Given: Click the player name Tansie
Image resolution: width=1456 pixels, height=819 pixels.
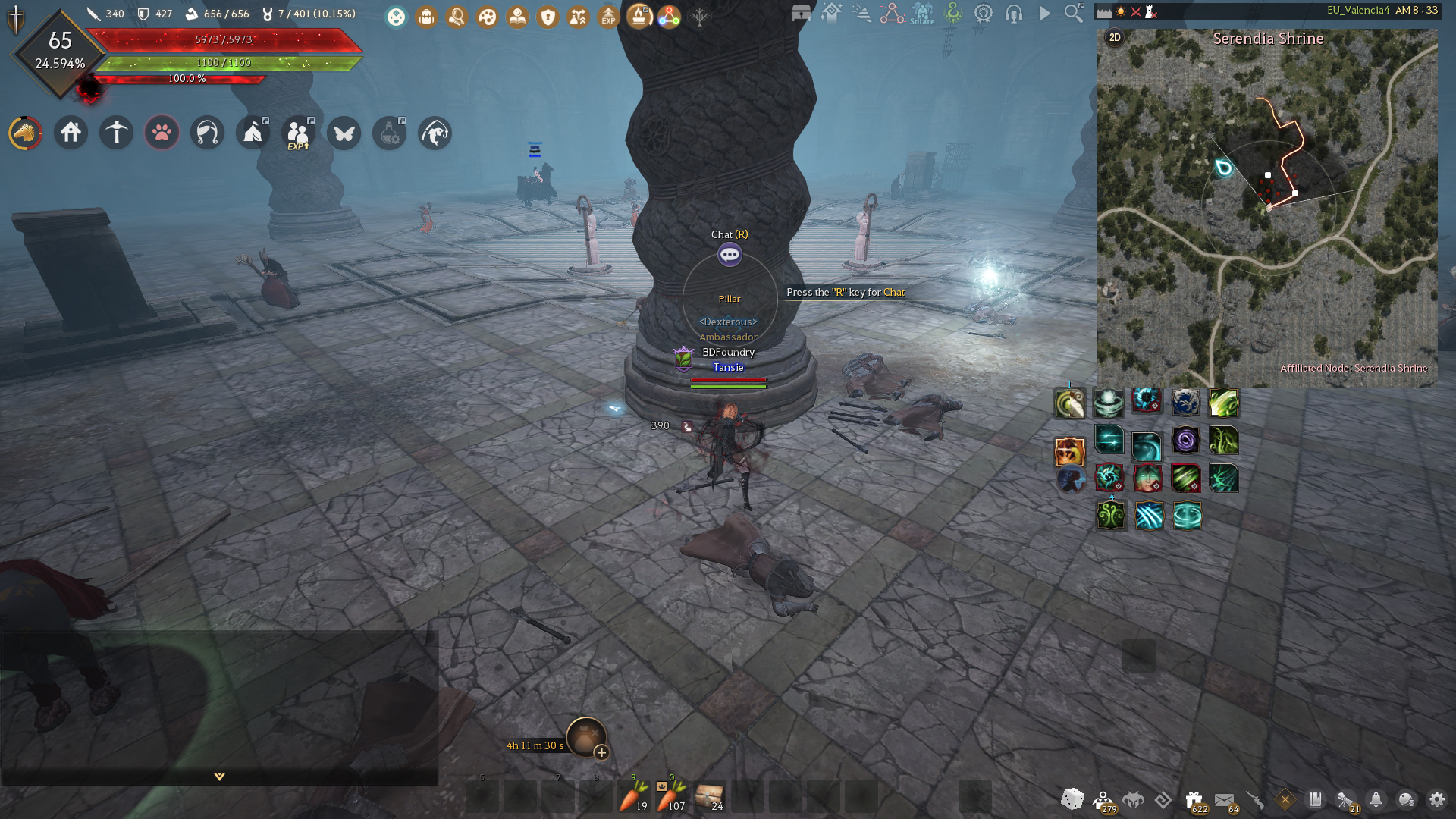Looking at the screenshot, I should (728, 367).
